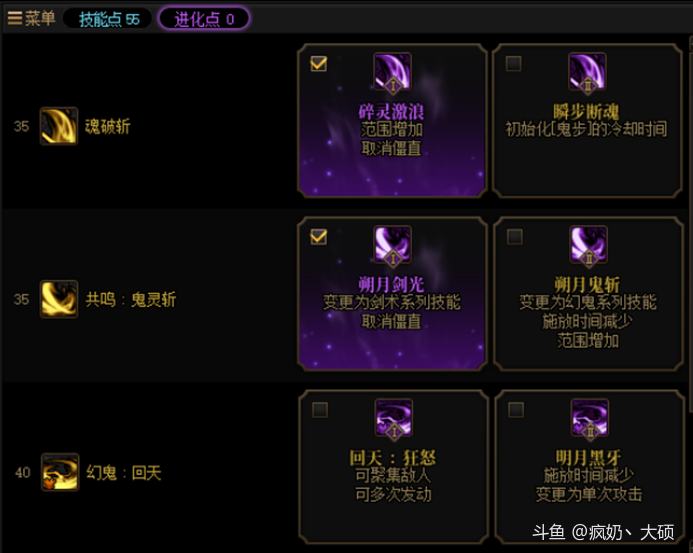Check the 回天：狂怒 checkbox
This screenshot has width=693, height=553.
click(319, 410)
